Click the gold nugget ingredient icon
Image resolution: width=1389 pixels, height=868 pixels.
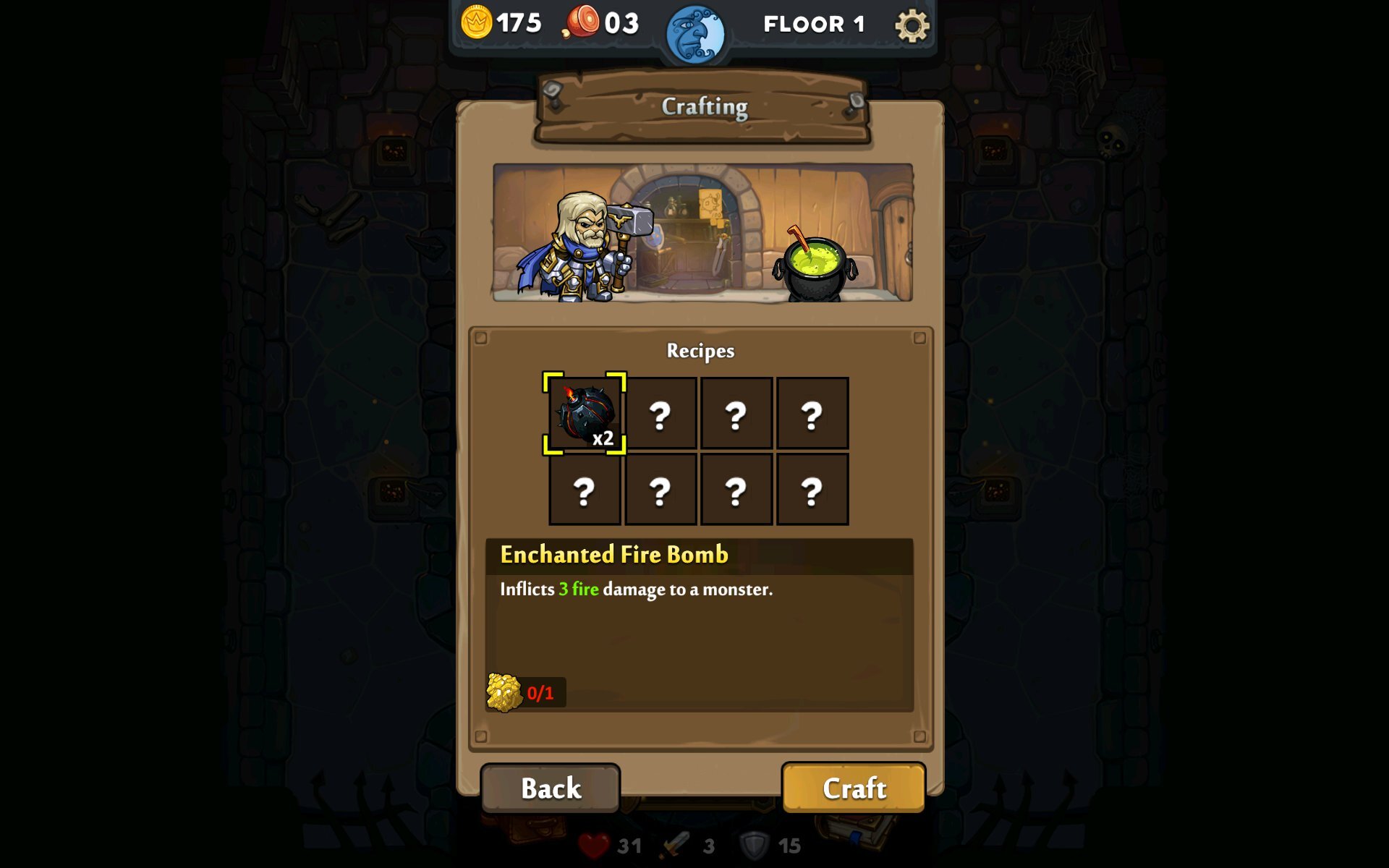click(504, 692)
